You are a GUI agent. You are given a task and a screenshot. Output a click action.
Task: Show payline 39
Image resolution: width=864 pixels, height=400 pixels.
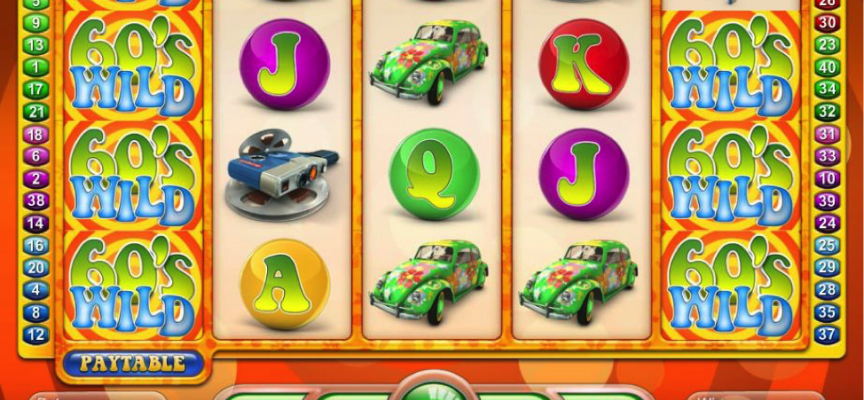pos(827,200)
